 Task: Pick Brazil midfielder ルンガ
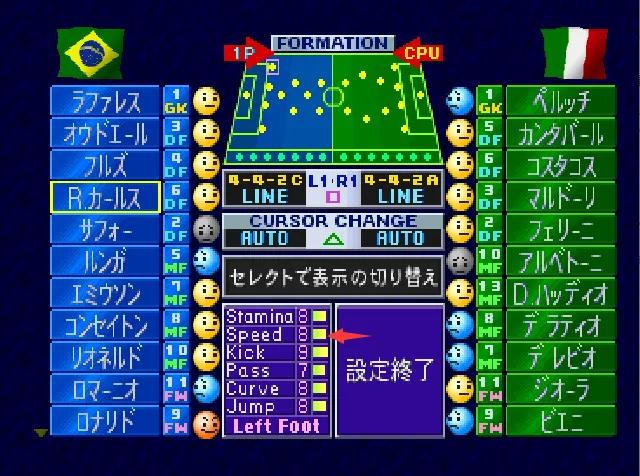tap(105, 261)
